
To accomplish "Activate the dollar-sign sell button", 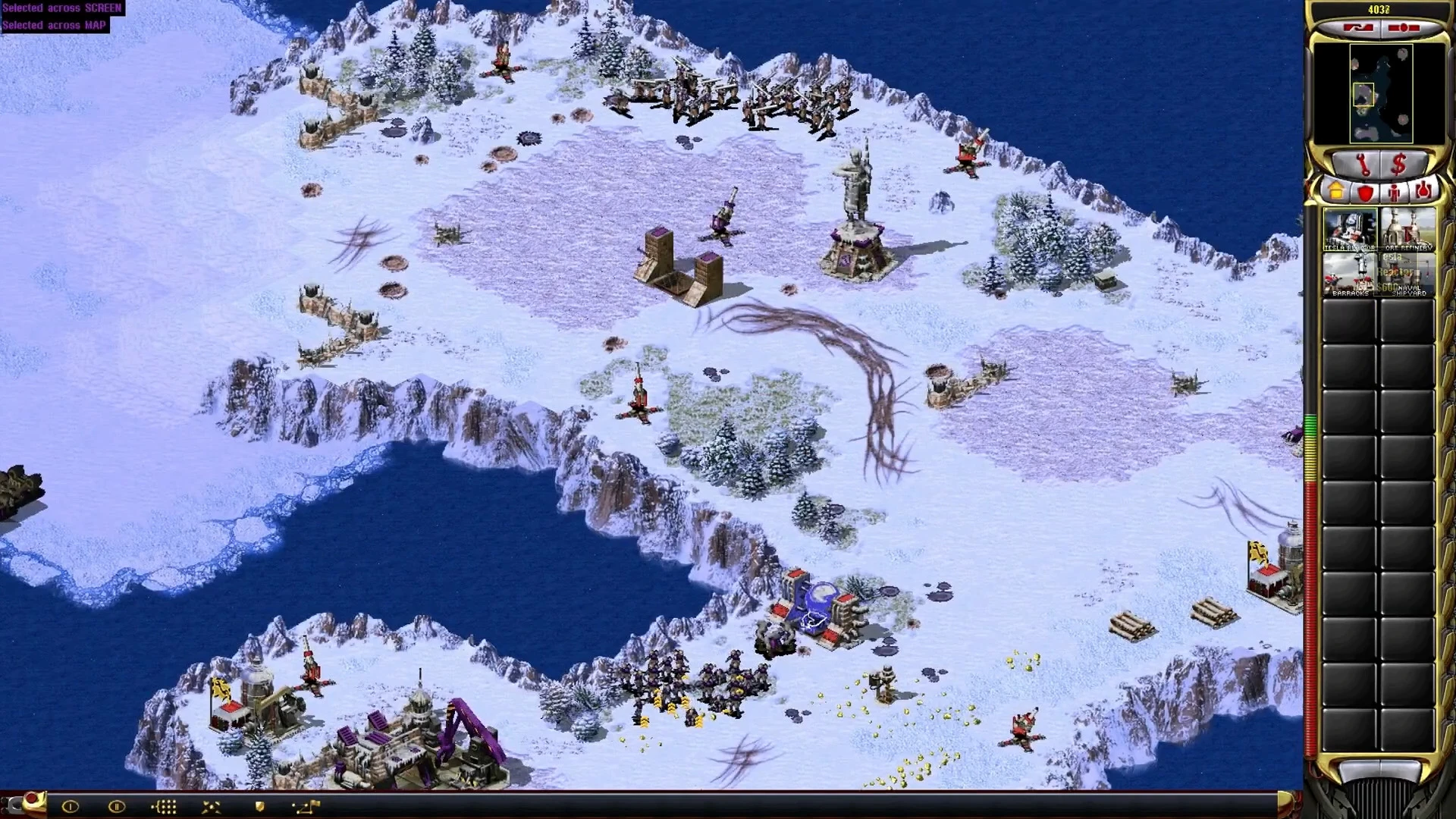I will [1399, 163].
